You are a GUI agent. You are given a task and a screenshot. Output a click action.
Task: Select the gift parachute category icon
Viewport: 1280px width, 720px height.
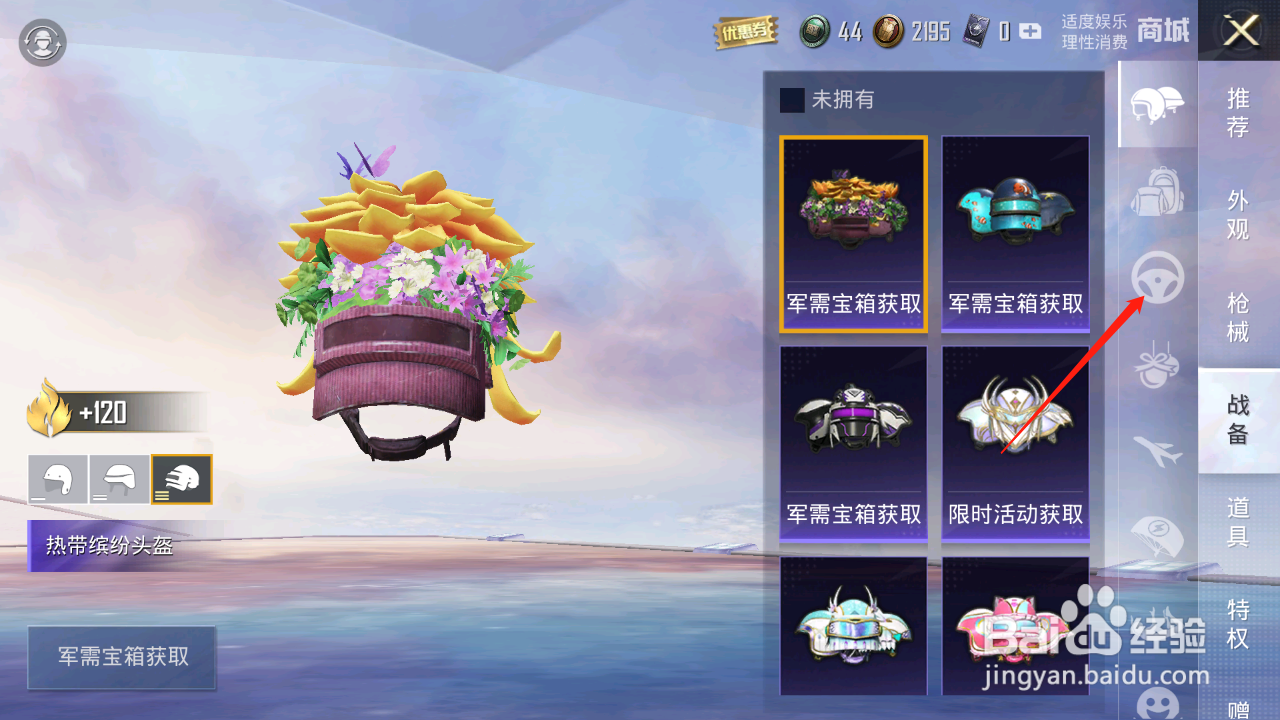point(1157,366)
